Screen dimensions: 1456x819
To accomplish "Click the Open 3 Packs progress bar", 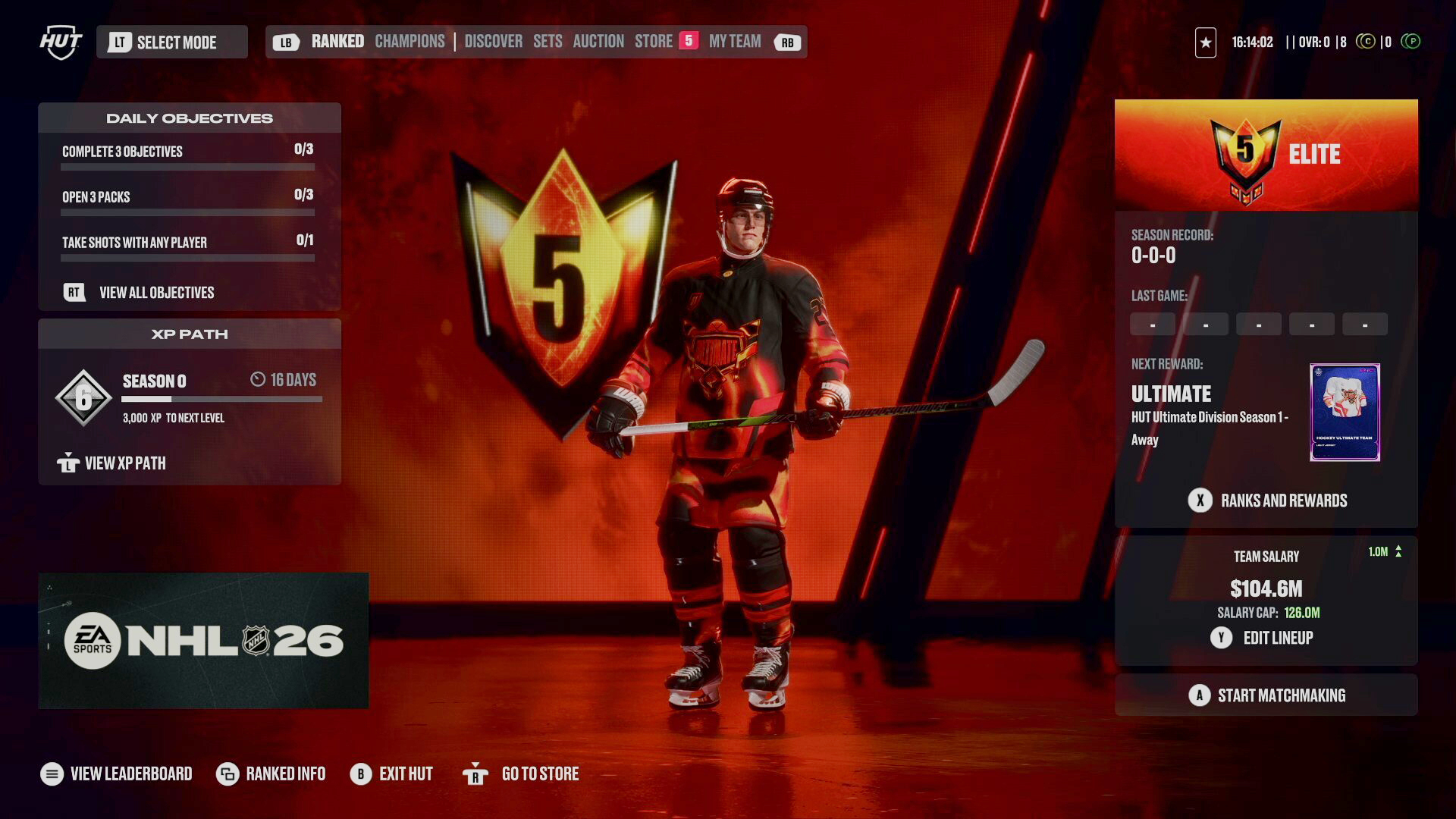I will pyautogui.click(x=187, y=212).
